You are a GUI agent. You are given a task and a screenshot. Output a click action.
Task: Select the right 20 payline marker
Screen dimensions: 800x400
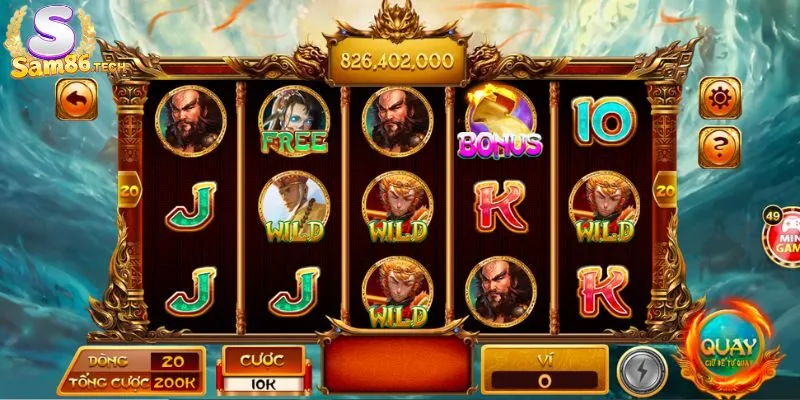(x=664, y=187)
